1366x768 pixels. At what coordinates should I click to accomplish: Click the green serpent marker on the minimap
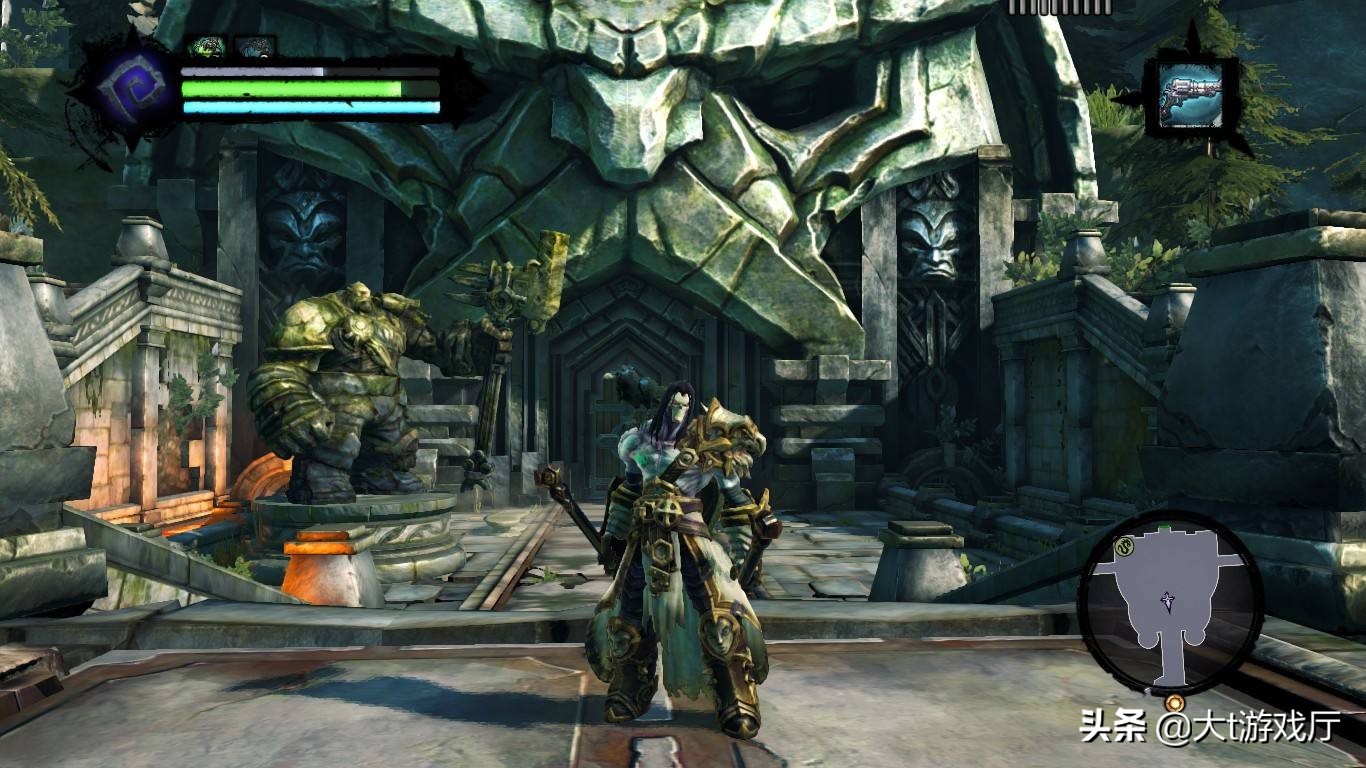(1123, 546)
